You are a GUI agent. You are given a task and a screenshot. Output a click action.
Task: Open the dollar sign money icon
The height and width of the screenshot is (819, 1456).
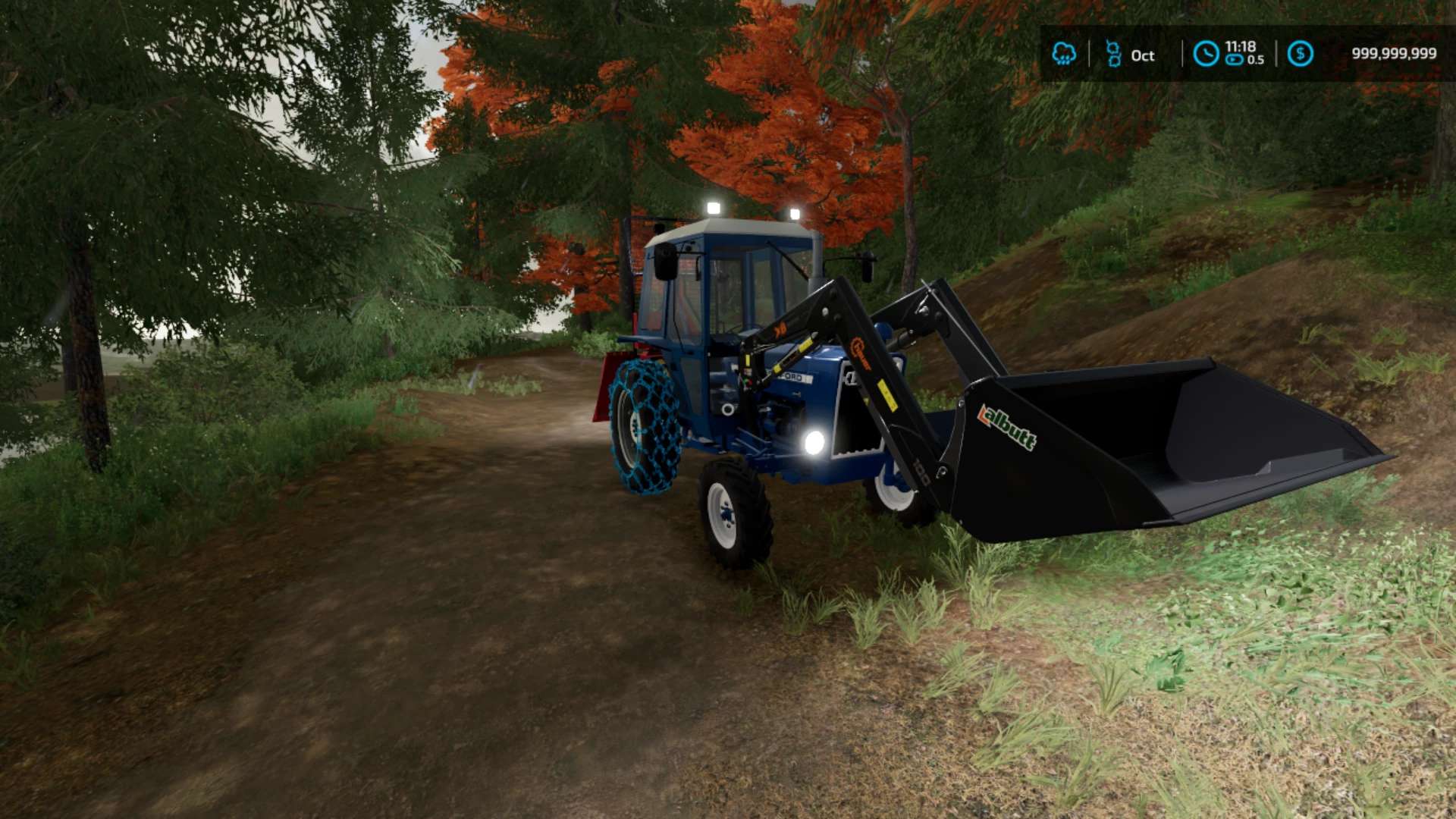point(1300,54)
